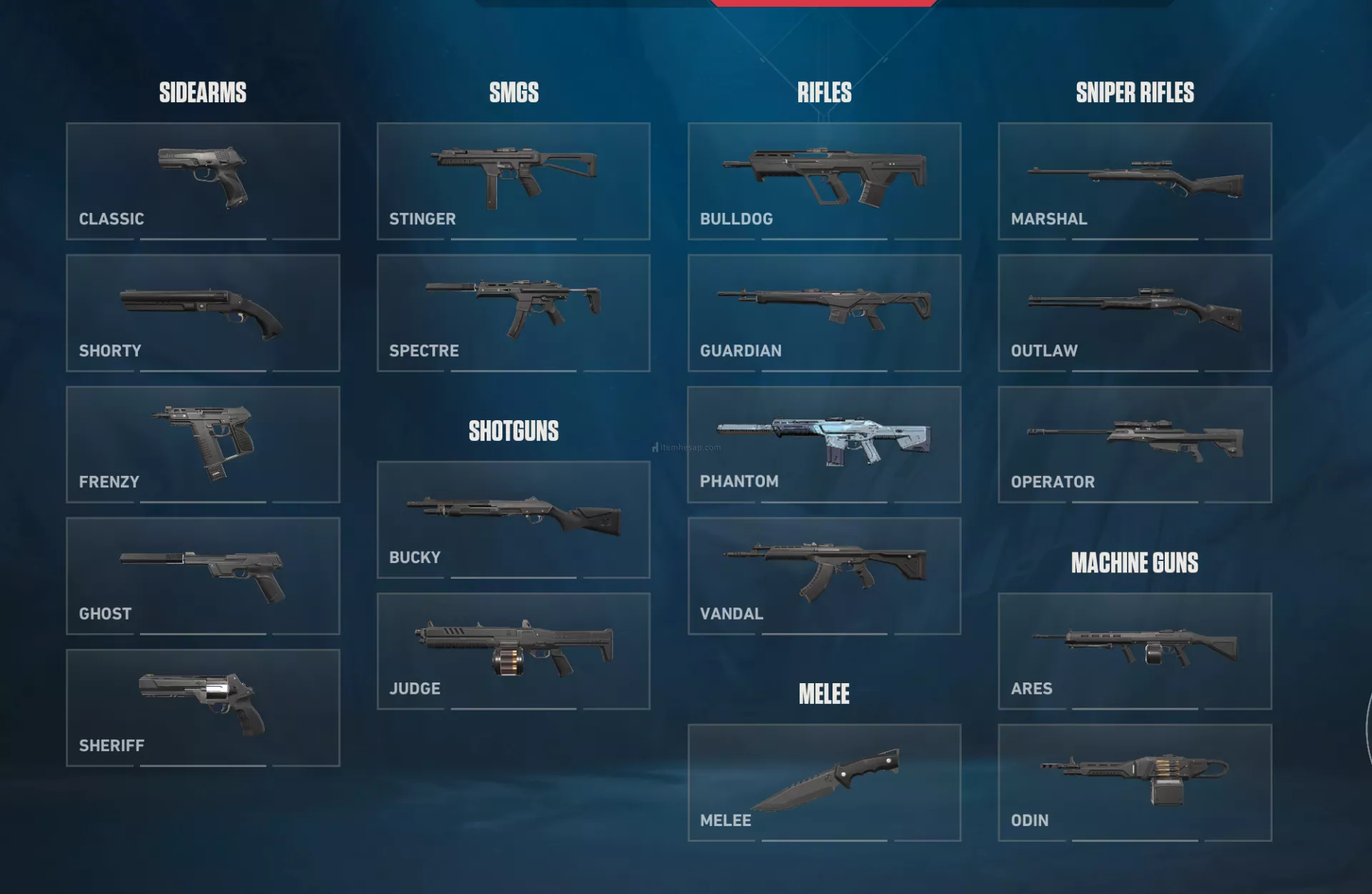Open the Judge shotgun tile
The image size is (1372, 894).
coord(513,651)
